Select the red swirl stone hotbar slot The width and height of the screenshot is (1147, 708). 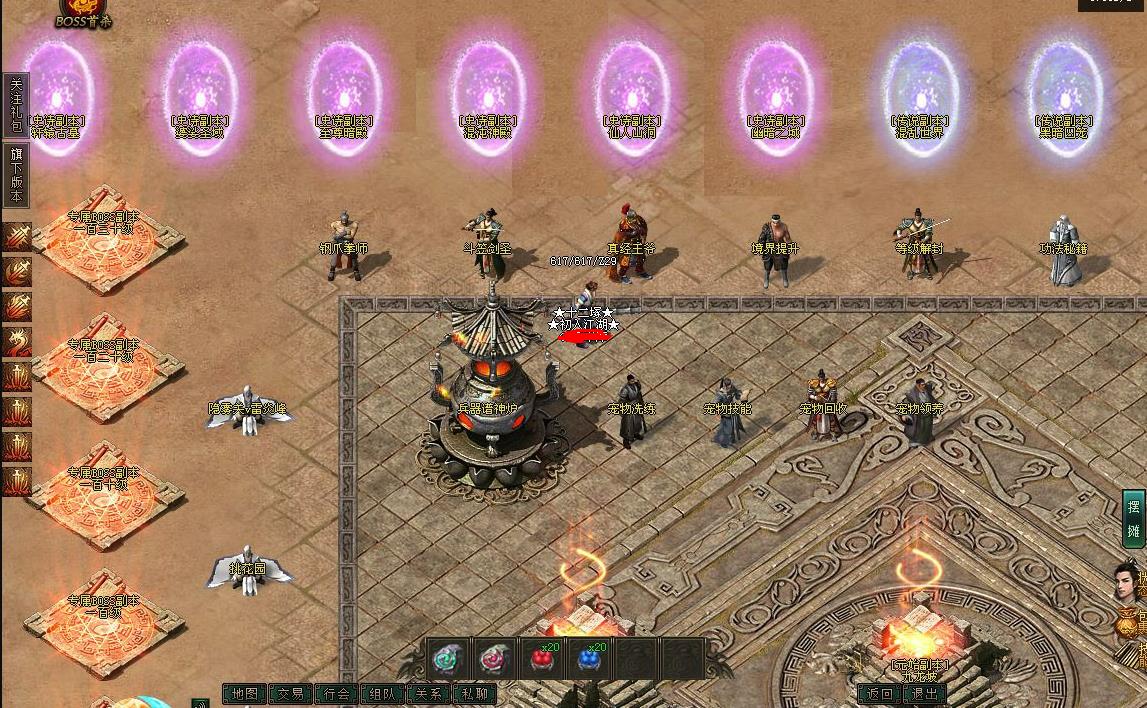tap(494, 659)
